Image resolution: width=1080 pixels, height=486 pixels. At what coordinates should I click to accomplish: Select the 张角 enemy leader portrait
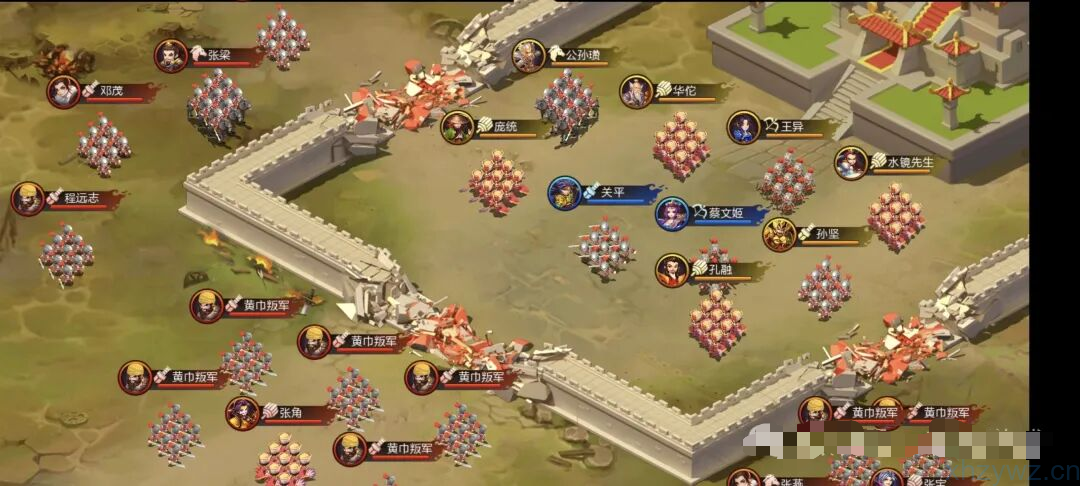(243, 412)
